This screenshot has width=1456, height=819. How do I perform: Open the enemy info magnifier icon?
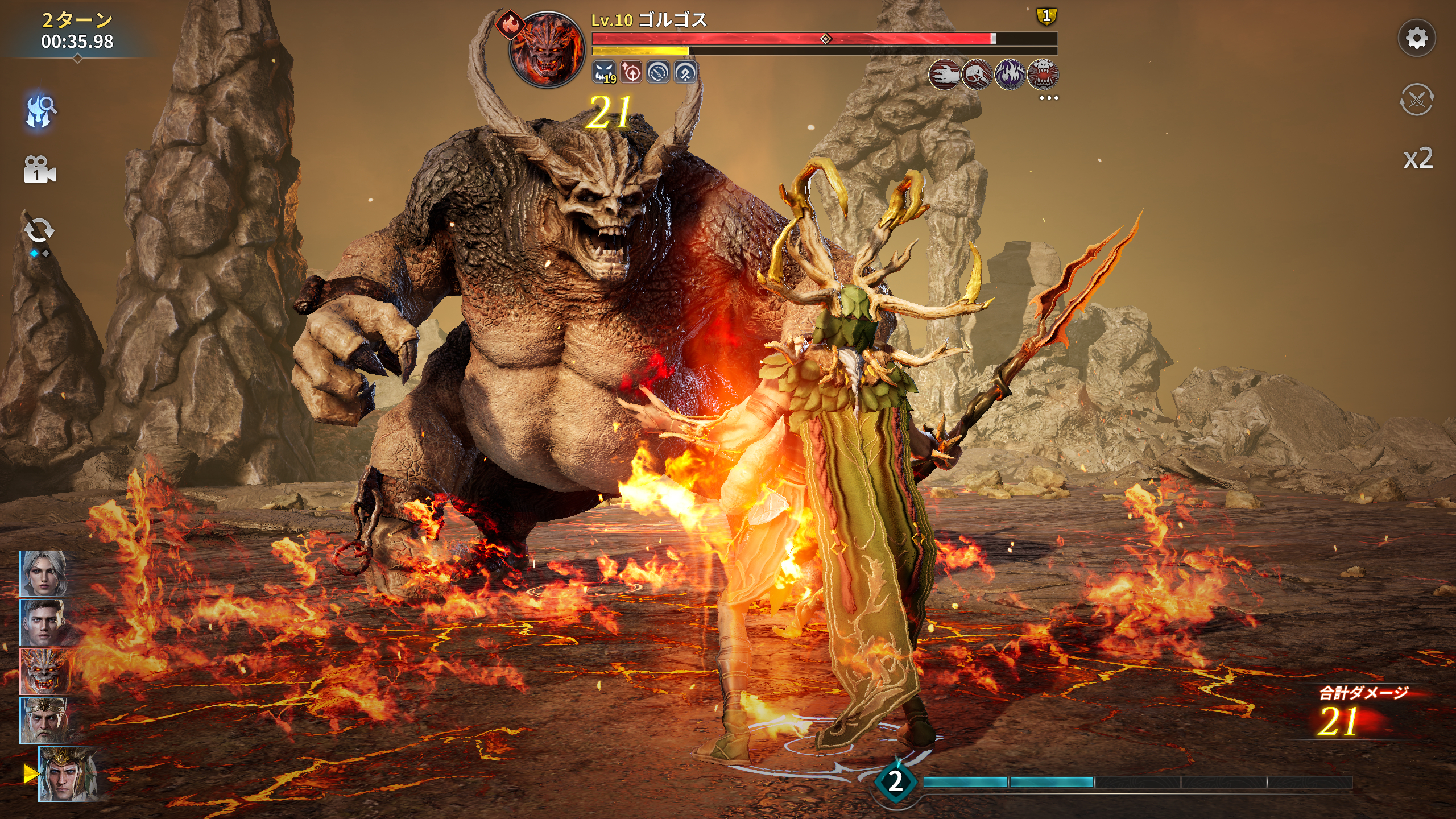tap(40, 110)
